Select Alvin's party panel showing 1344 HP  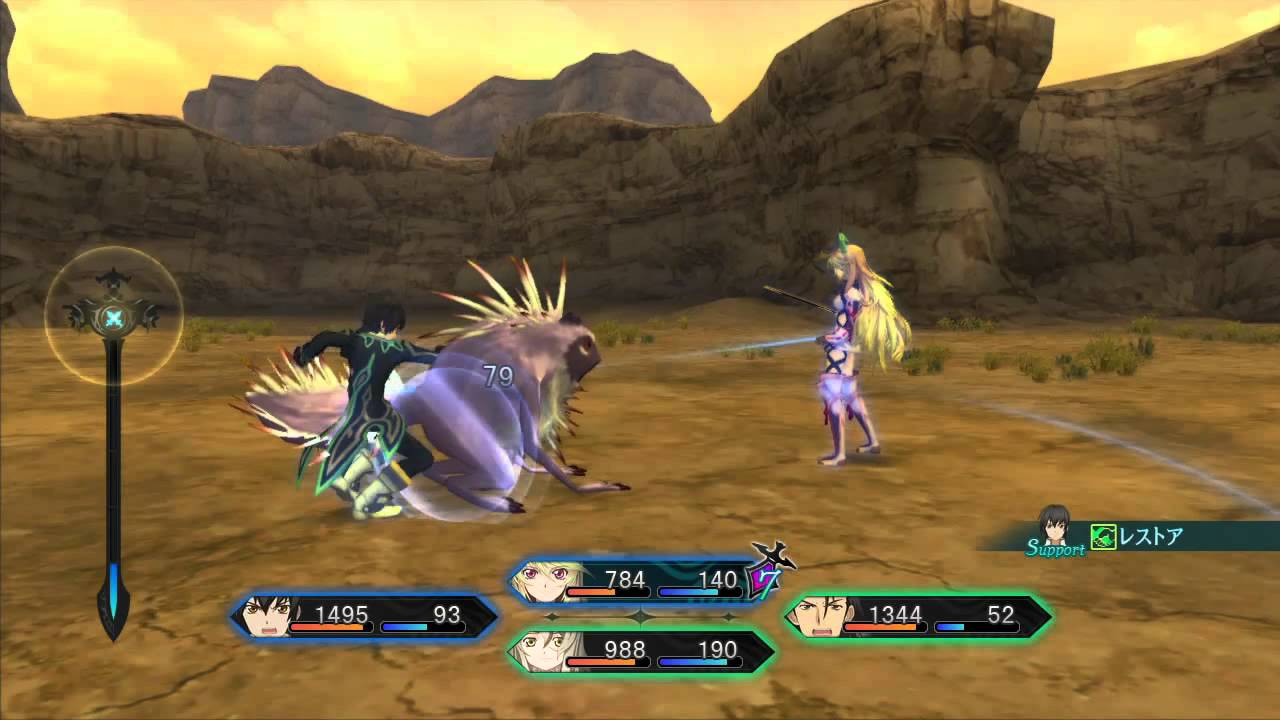point(918,616)
